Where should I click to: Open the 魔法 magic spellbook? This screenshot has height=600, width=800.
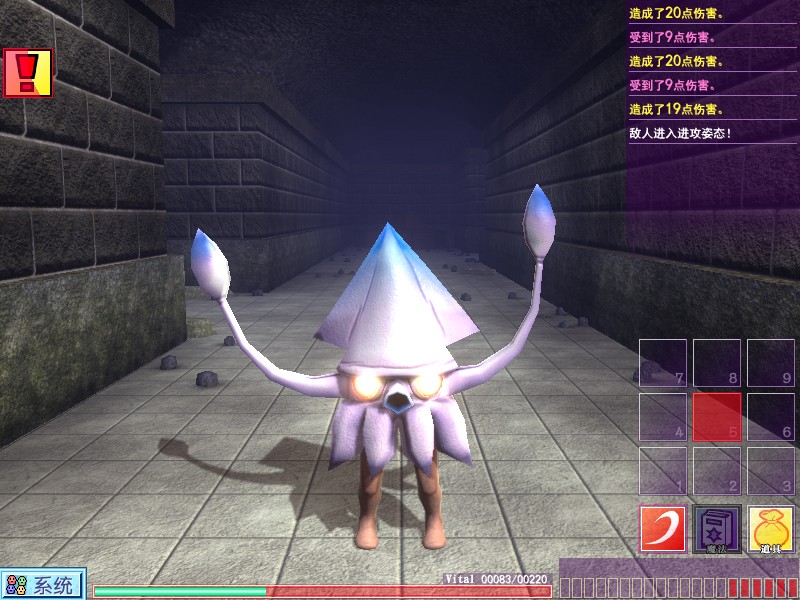717,529
